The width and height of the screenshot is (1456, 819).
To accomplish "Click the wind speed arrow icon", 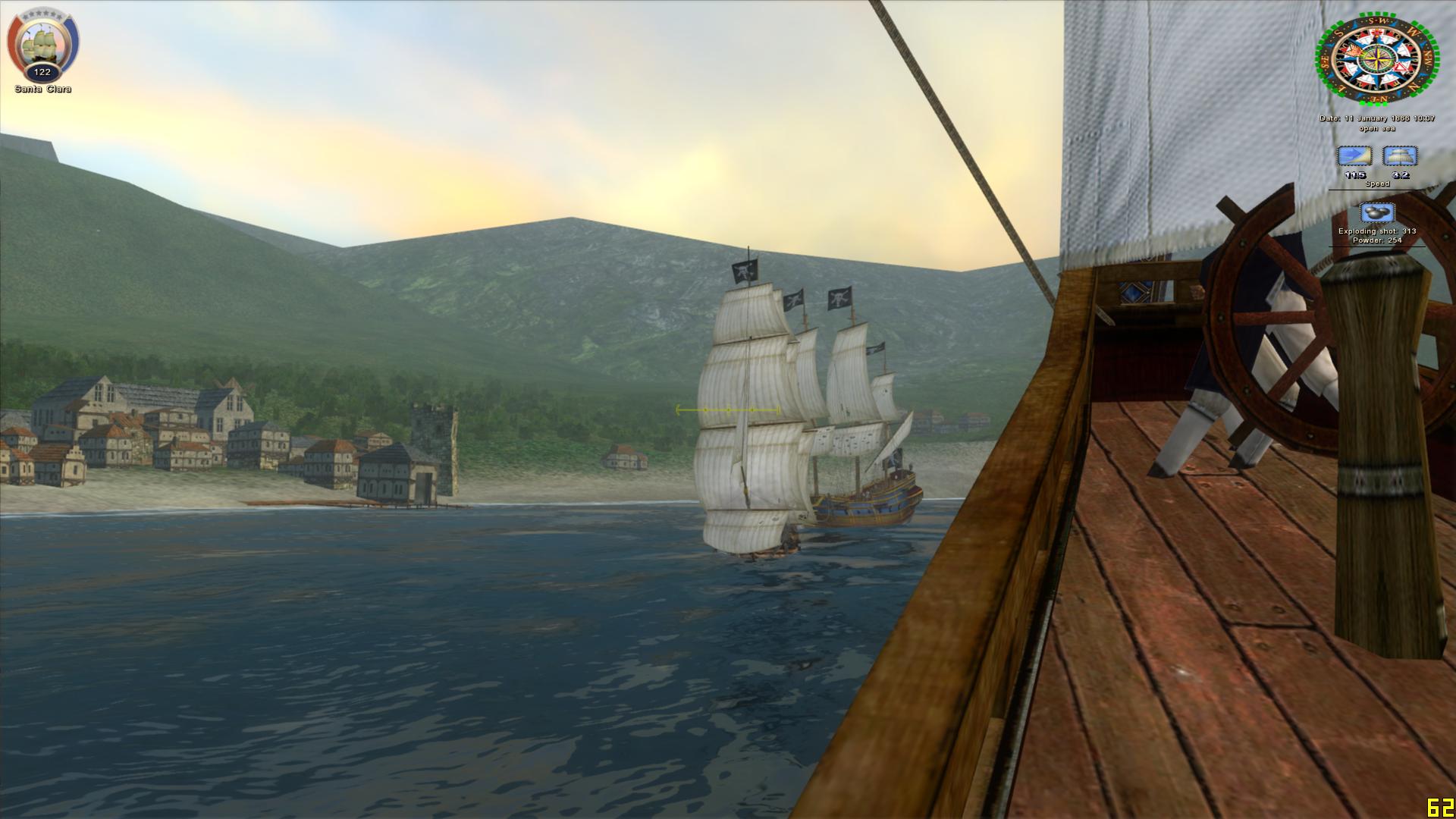I will [x=1354, y=156].
